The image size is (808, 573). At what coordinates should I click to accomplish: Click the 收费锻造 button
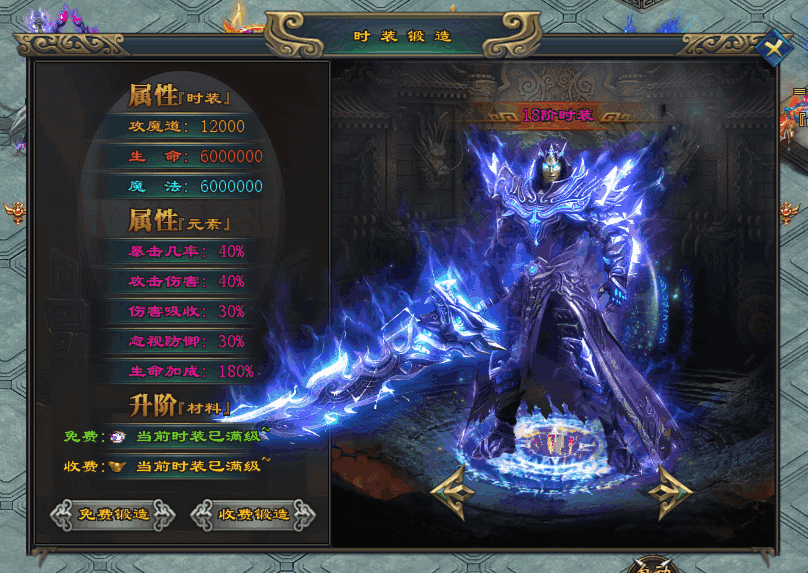click(253, 515)
